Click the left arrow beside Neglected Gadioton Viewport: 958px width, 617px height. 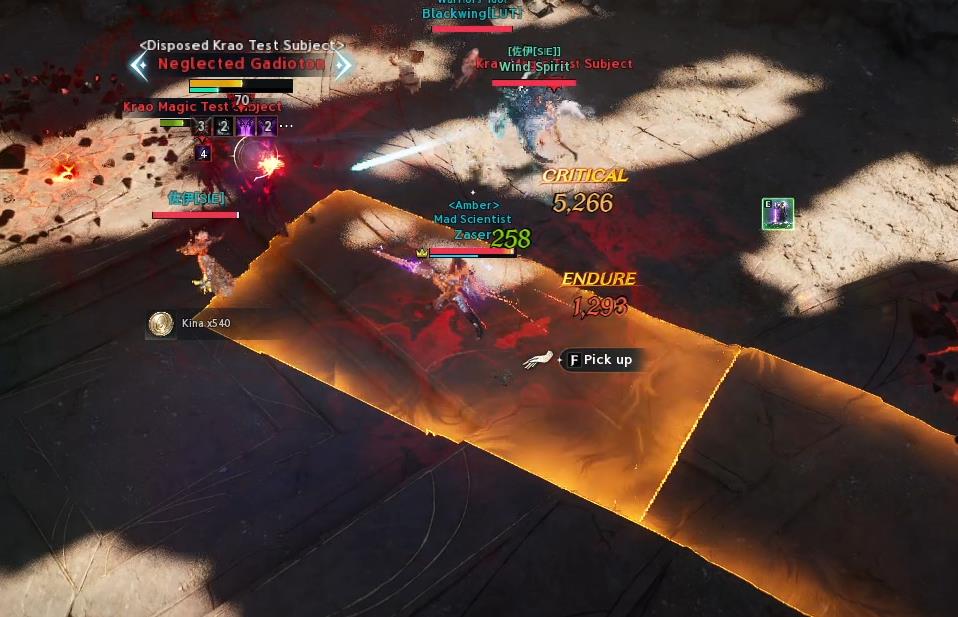[139, 65]
